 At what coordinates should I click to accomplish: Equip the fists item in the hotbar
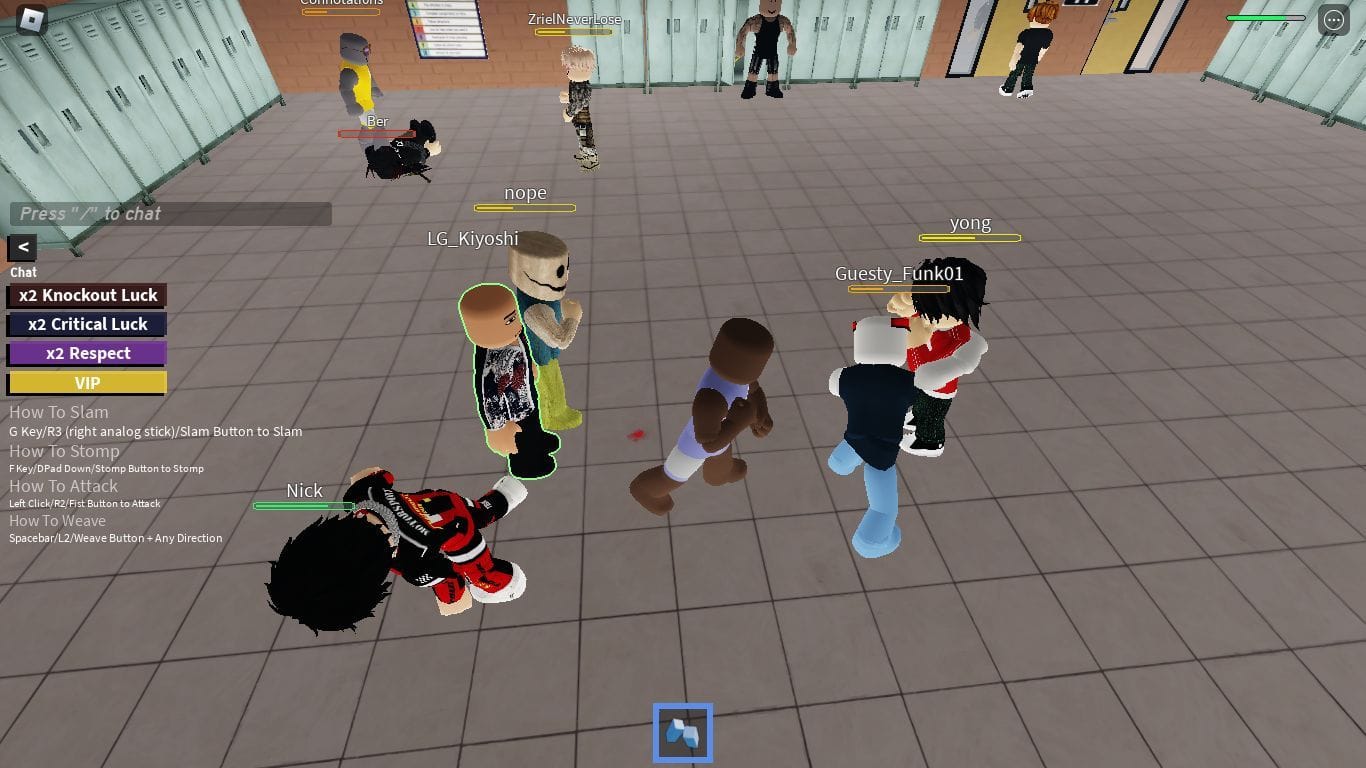(683, 732)
